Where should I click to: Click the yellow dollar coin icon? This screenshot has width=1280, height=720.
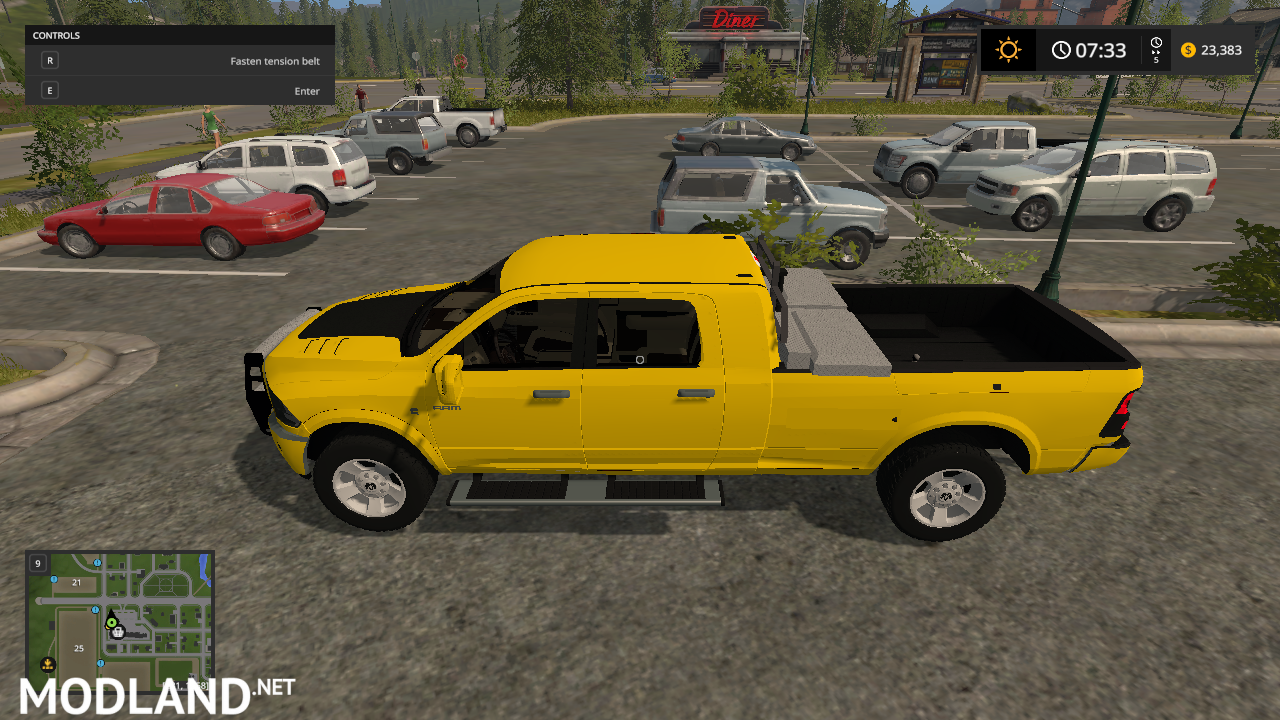[1187, 49]
